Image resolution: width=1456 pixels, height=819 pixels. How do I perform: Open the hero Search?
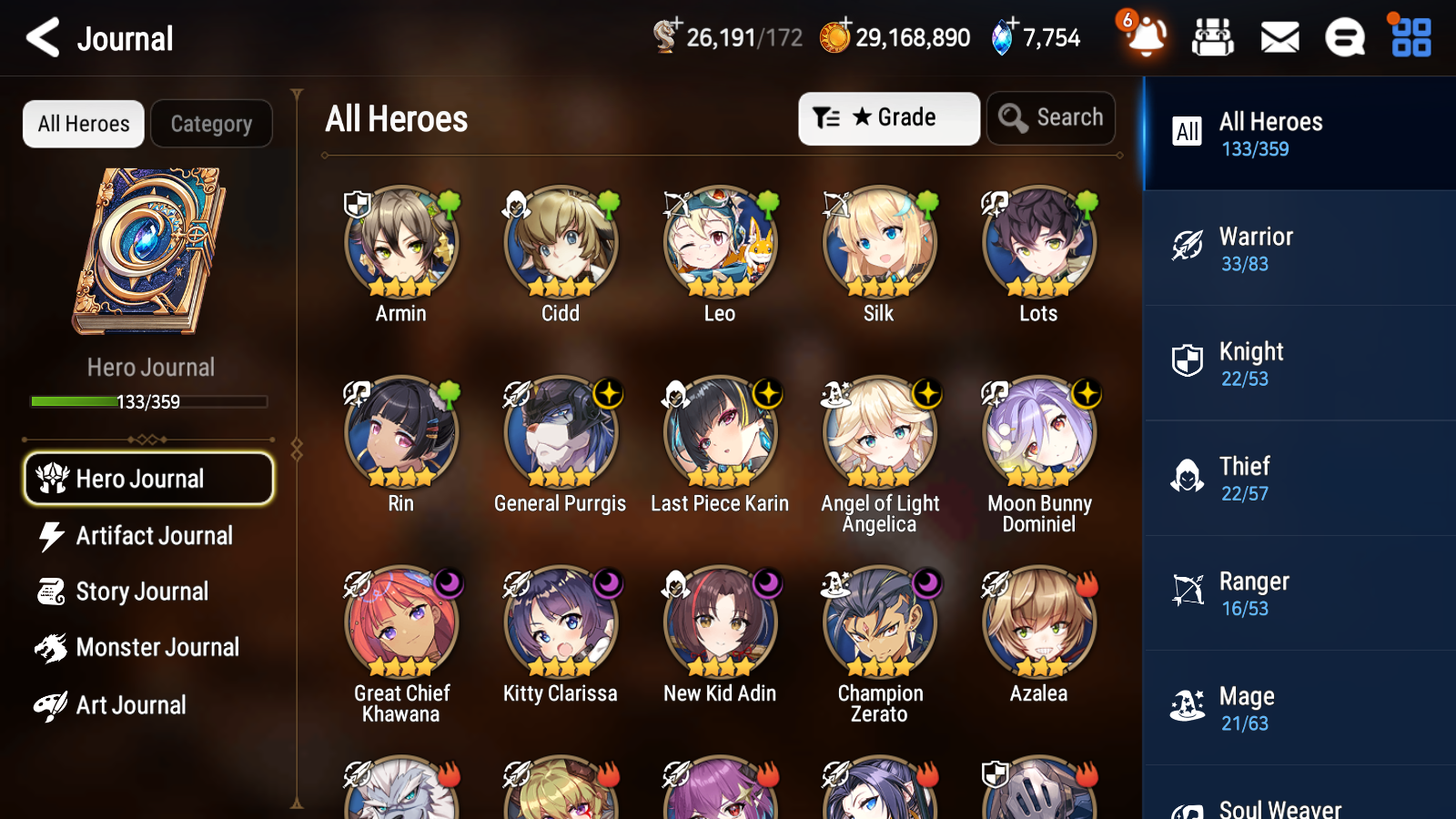(1051, 117)
